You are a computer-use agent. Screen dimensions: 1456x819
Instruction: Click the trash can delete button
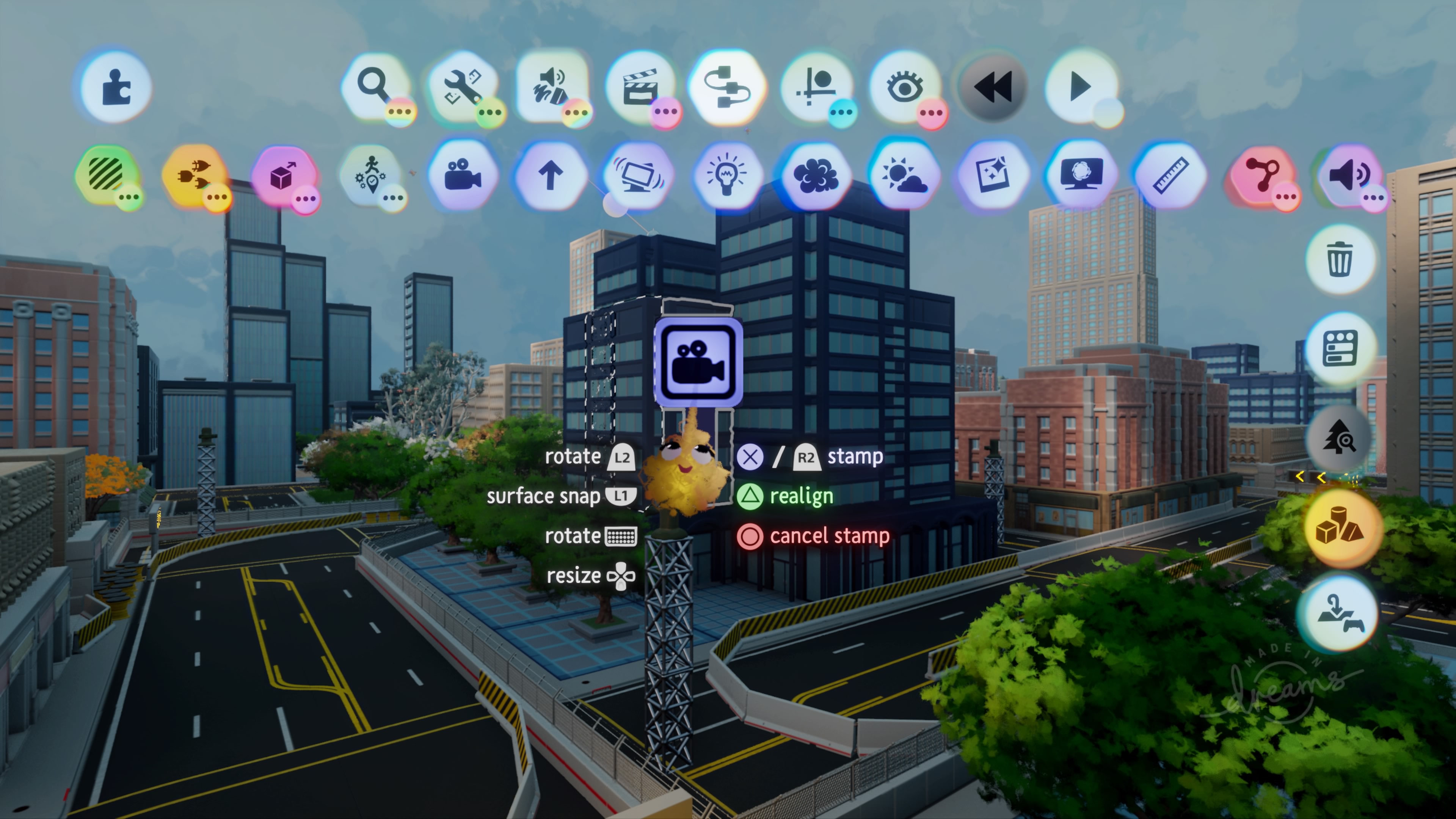[1340, 259]
